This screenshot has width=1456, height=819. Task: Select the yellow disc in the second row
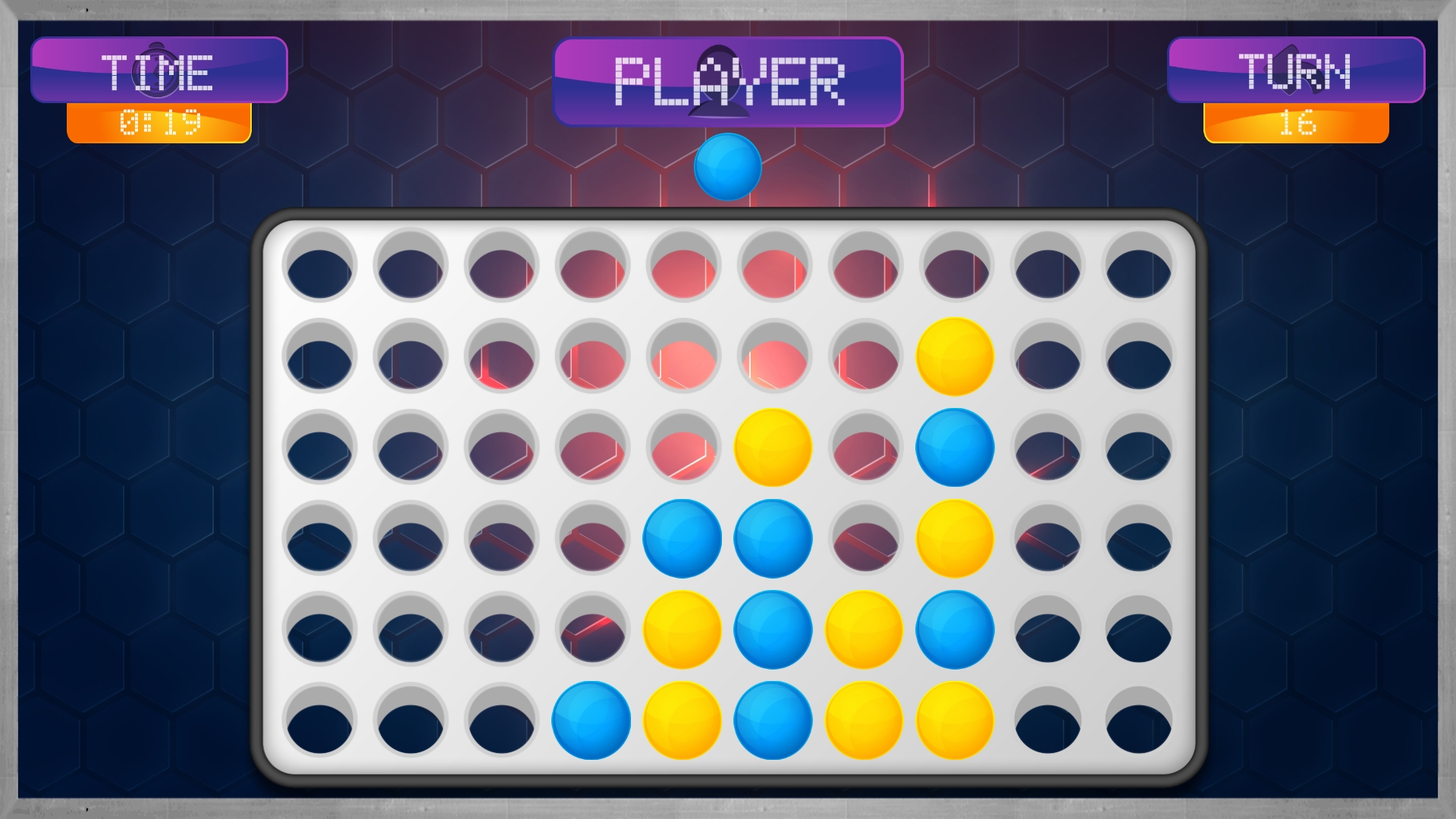(955, 356)
